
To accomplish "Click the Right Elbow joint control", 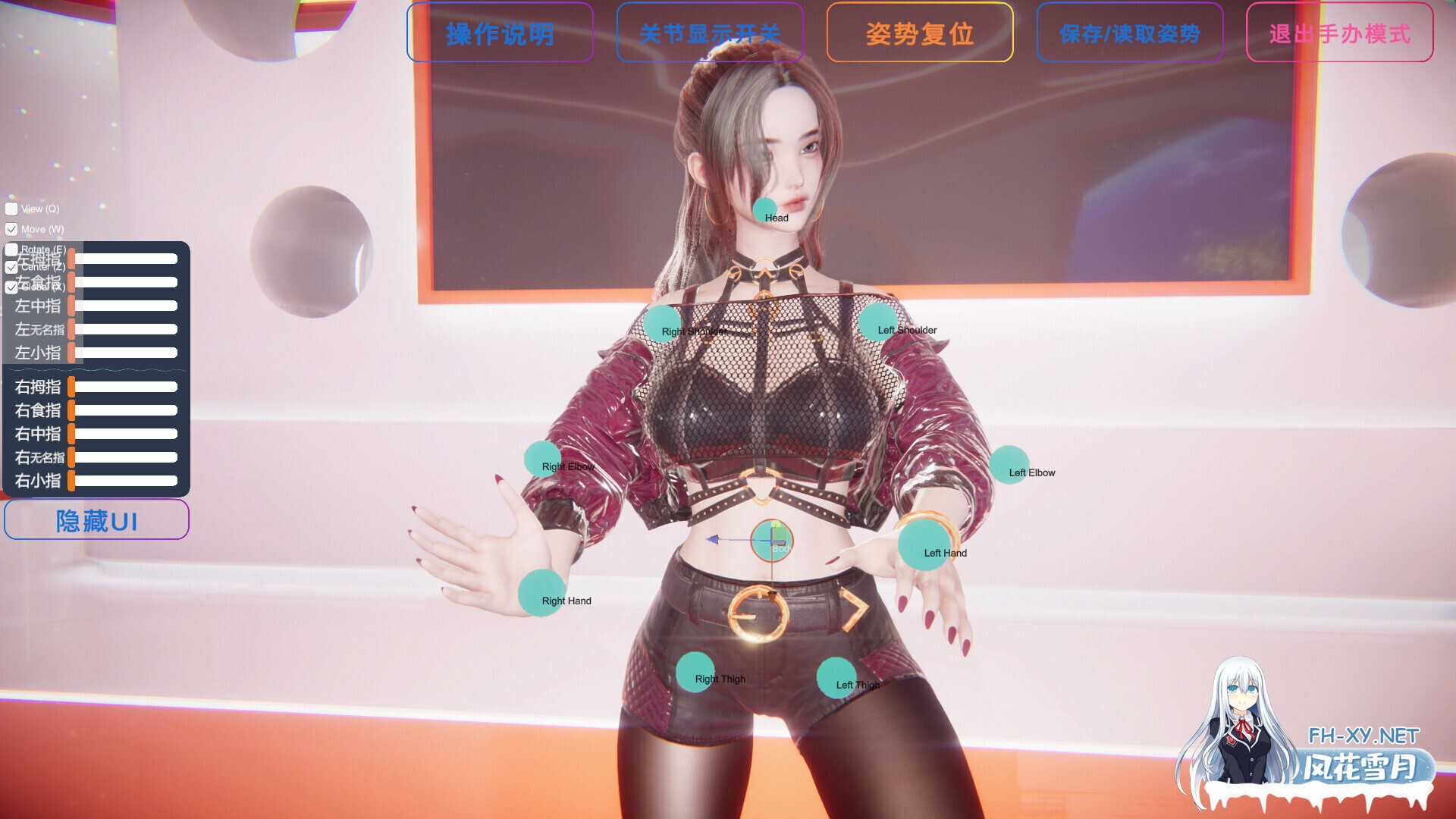I will 541,457.
